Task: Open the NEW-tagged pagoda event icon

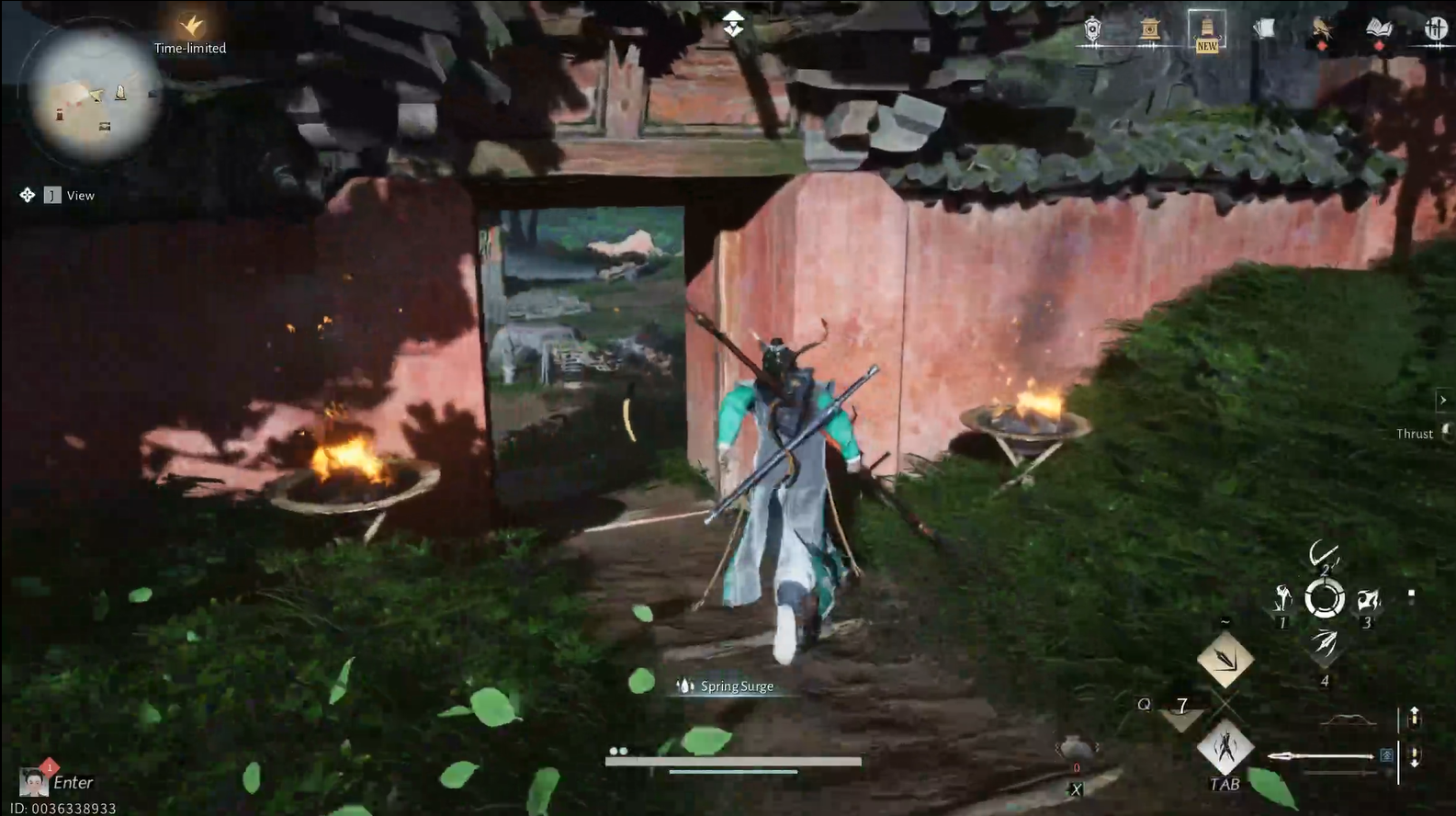Action: click(1206, 26)
